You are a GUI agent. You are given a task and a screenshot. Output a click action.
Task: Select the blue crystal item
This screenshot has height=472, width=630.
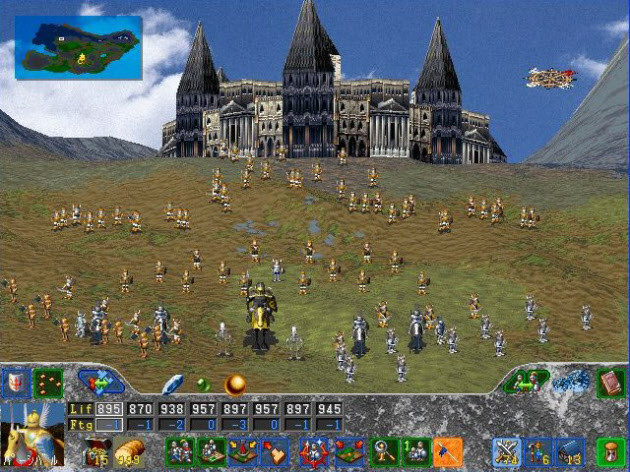tap(173, 384)
